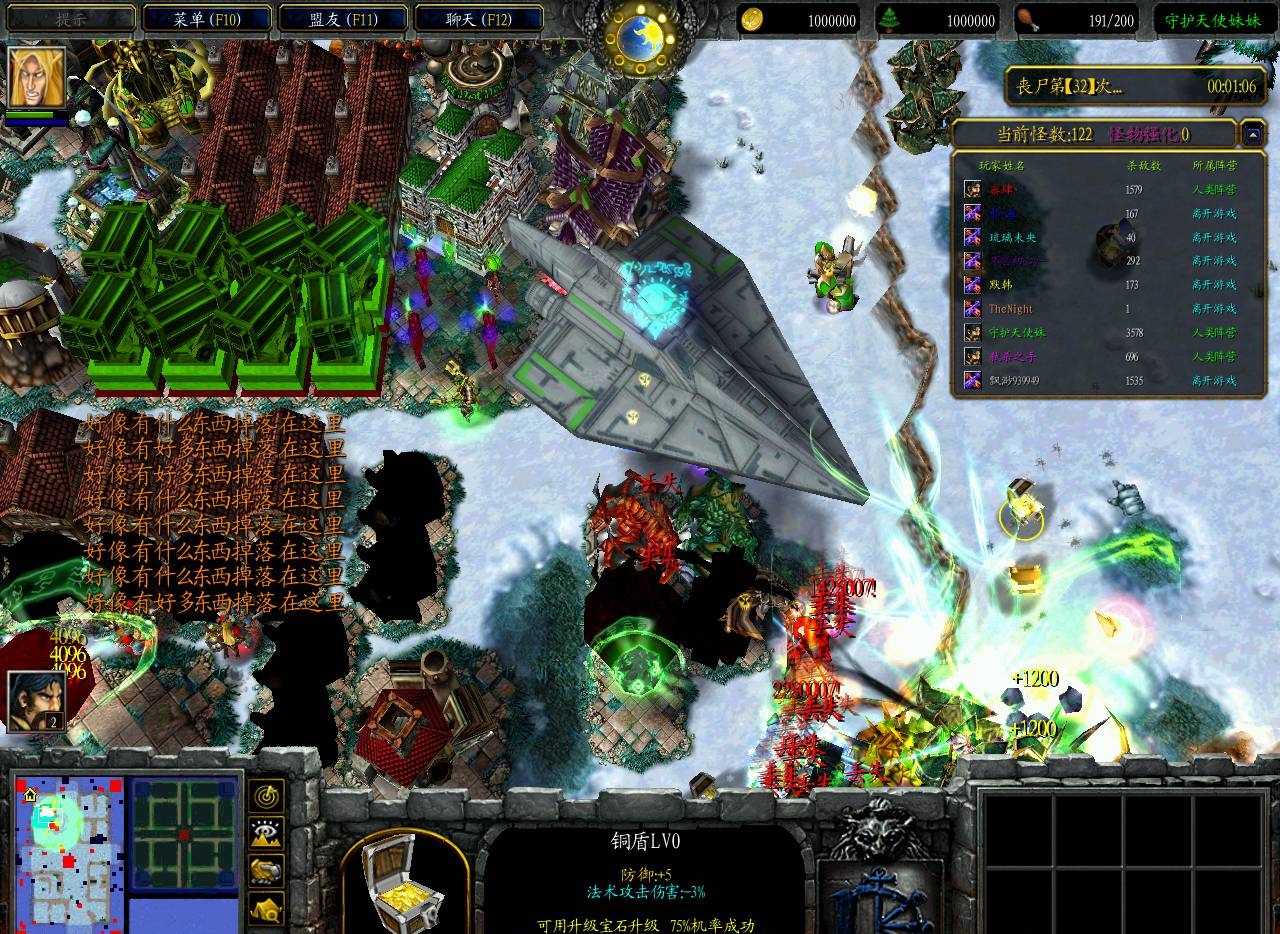Screen dimensions: 1280x934
Task: Select player 琉璃未央's row in the leaderboard
Action: [1100, 238]
